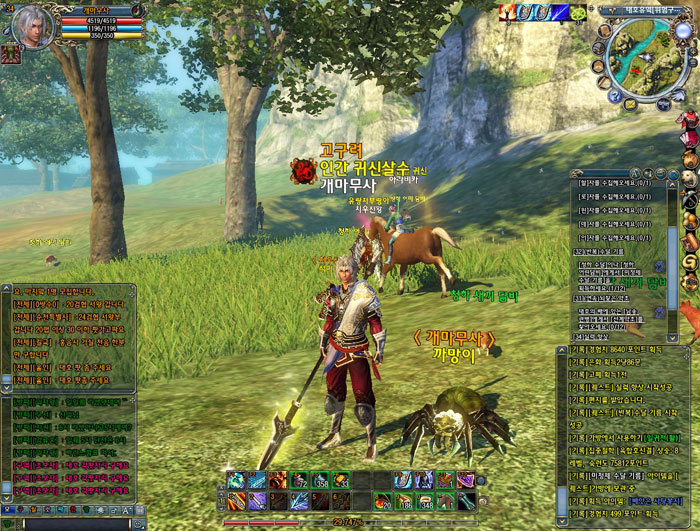Click the quest tracker's first quest entry
Viewport: 700px width, 531px height.
pyautogui.click(x=616, y=183)
